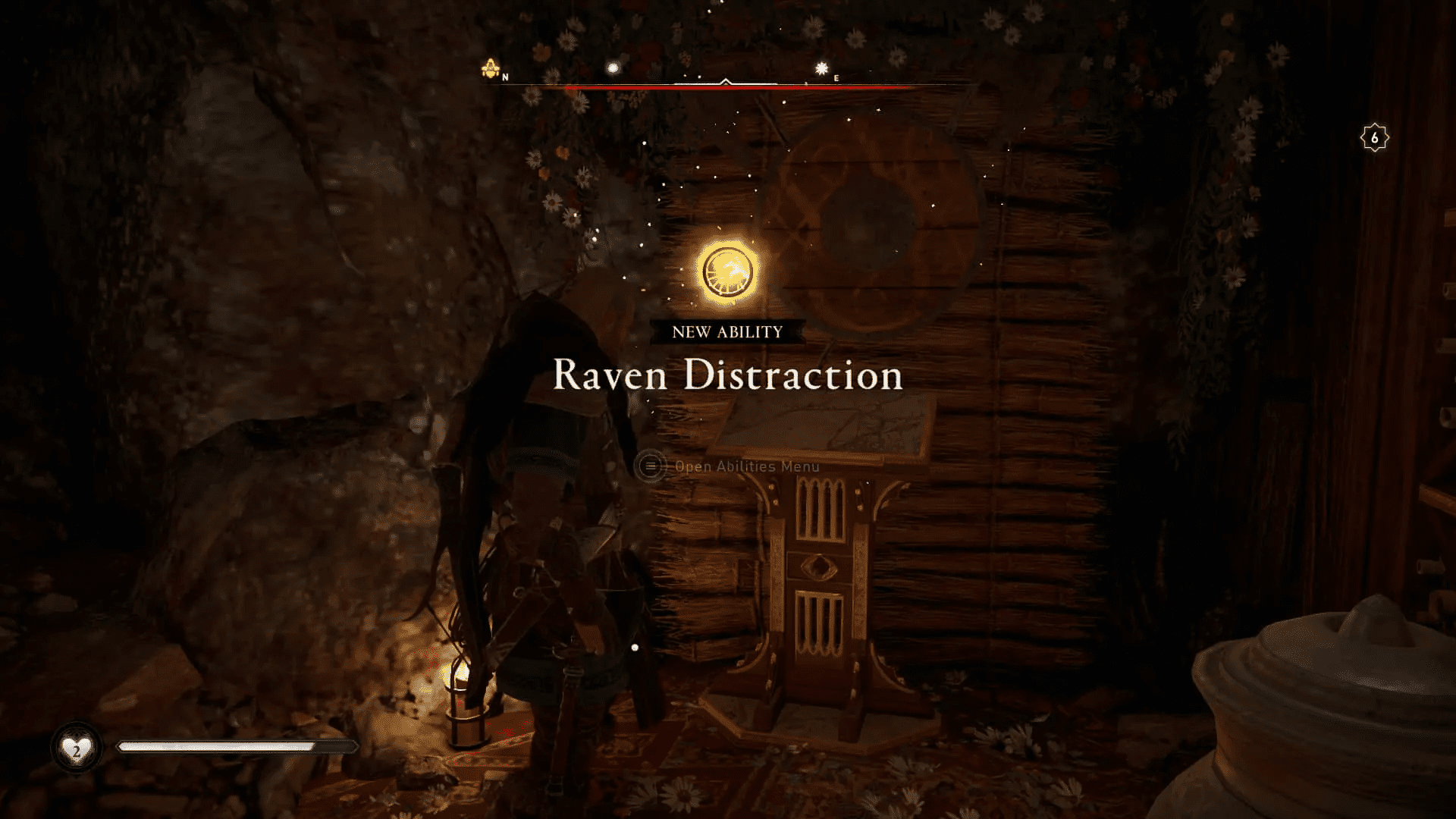This screenshot has width=1456, height=819.
Task: Select the sun icon on the compass bar
Action: point(819,68)
